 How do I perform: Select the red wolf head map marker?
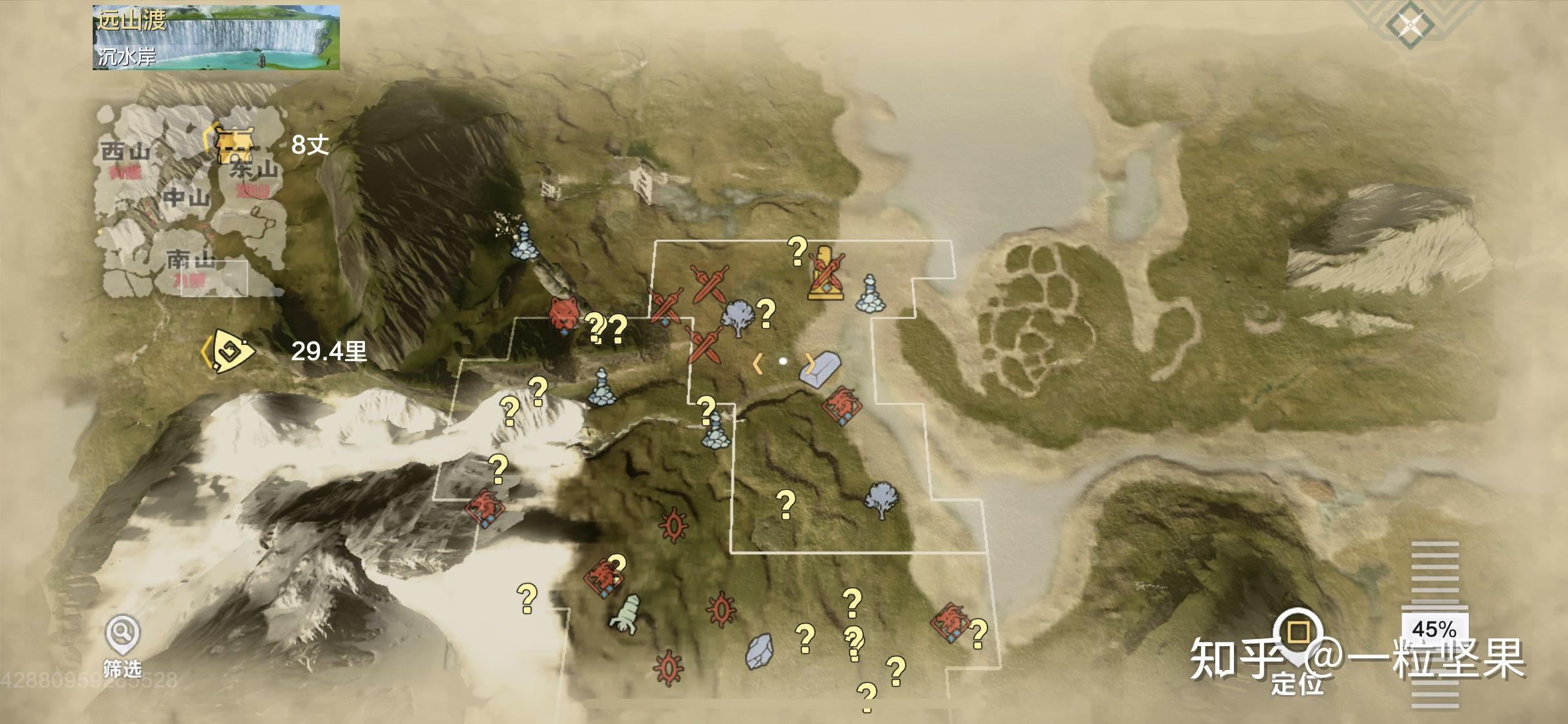coord(564,315)
